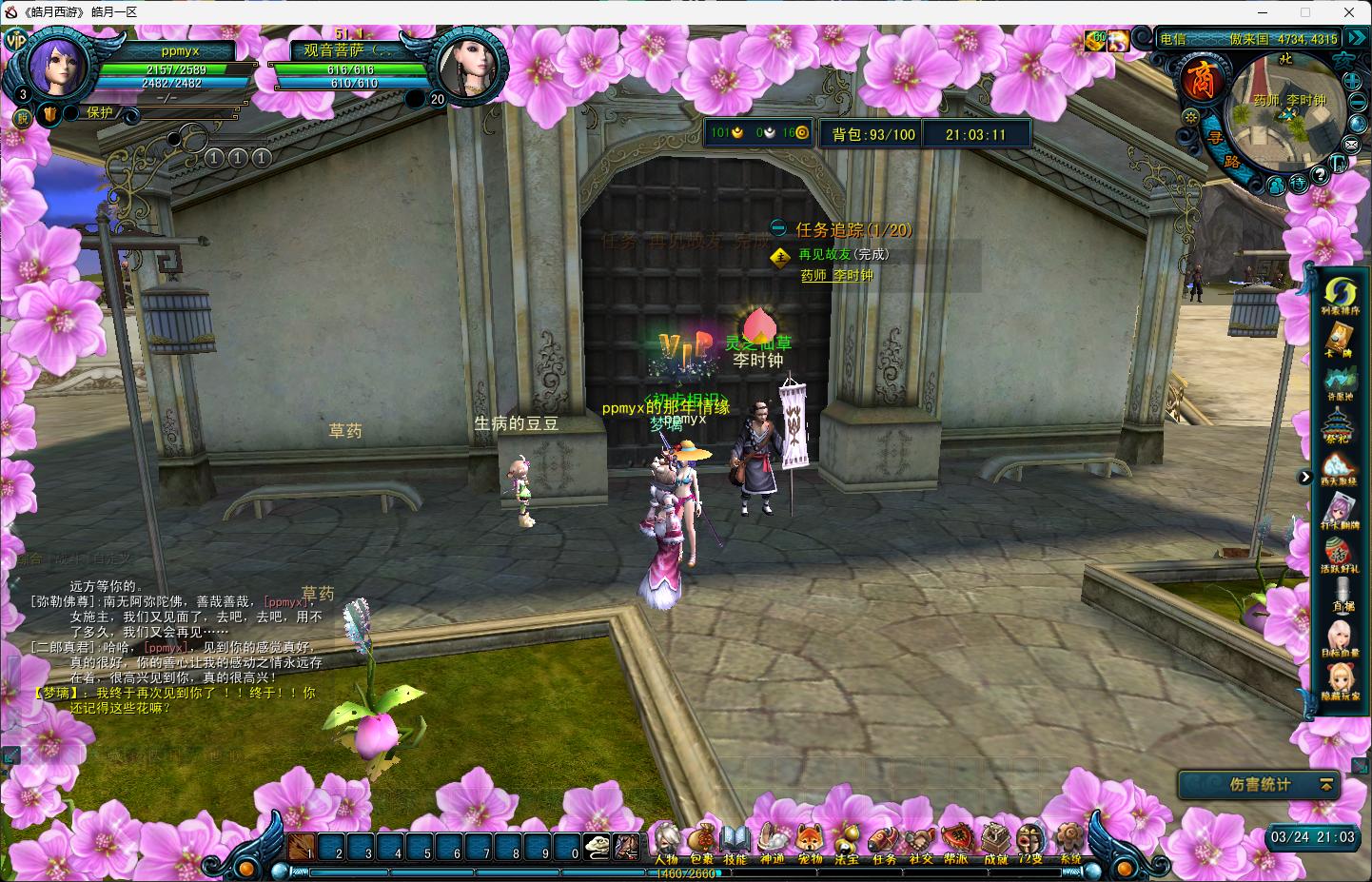
Task: Close the game window
Action: point(1349,12)
